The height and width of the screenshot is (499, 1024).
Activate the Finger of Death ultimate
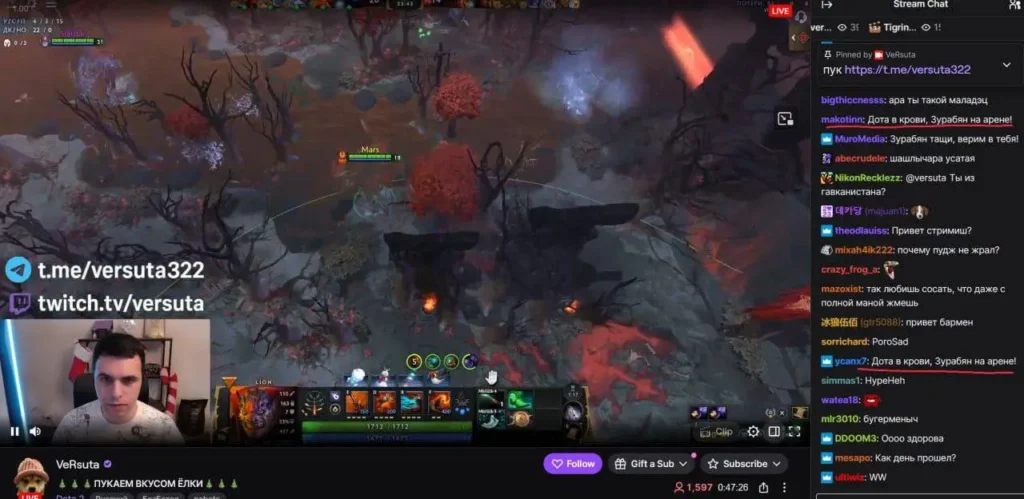tap(441, 402)
